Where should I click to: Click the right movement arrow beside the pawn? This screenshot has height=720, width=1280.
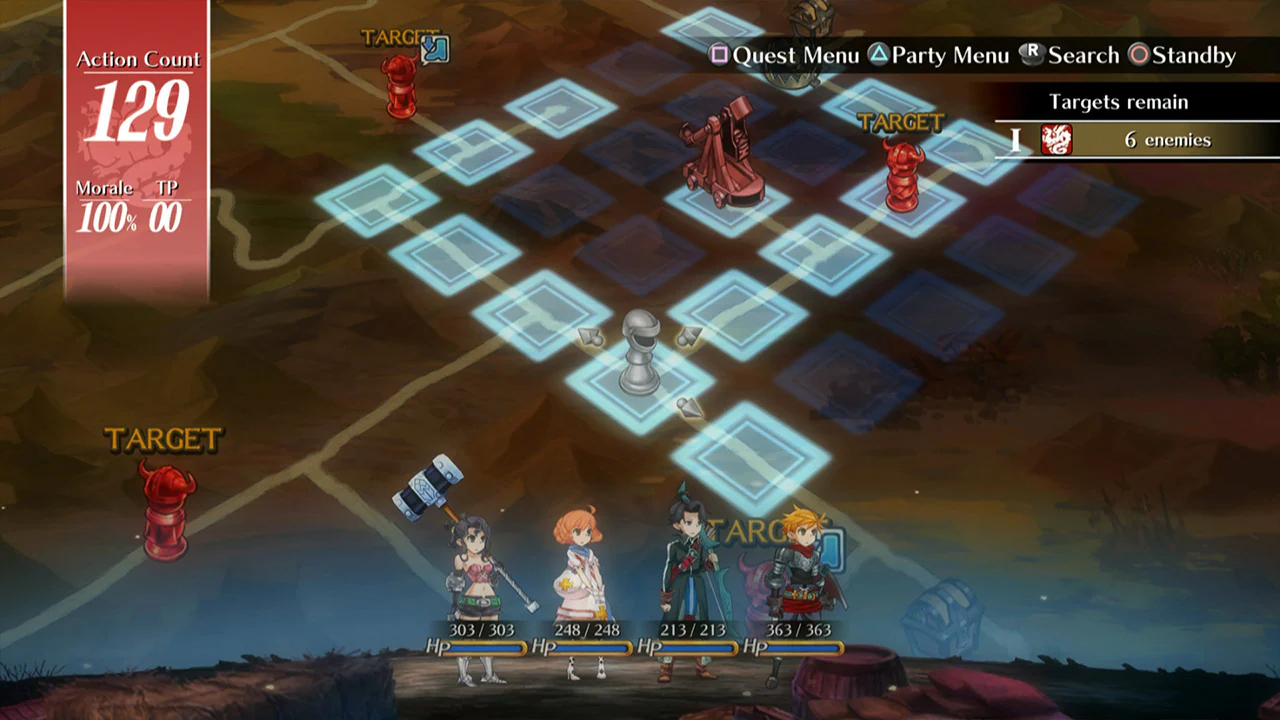point(690,337)
